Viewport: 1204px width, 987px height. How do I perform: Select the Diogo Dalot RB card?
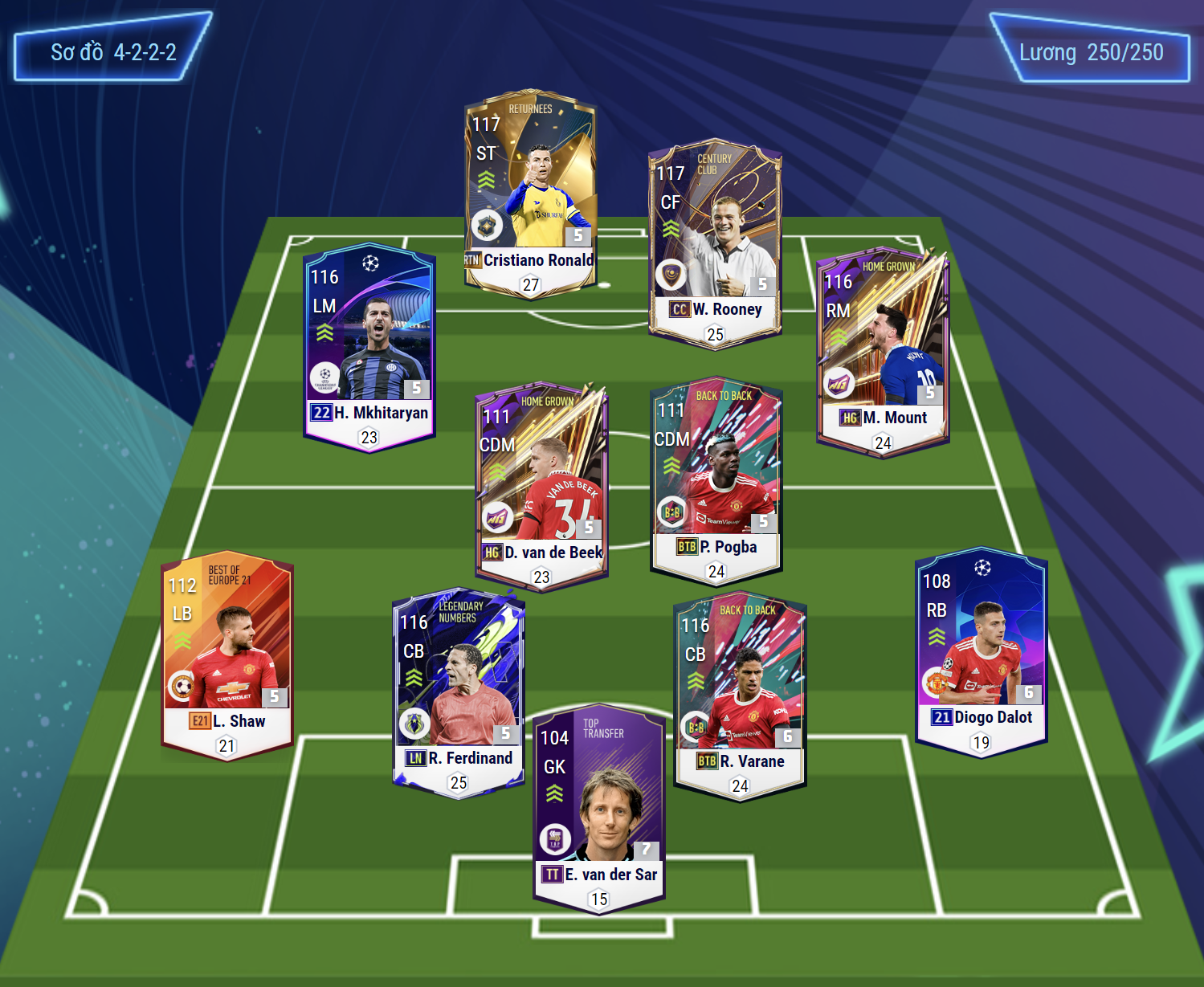click(981, 652)
